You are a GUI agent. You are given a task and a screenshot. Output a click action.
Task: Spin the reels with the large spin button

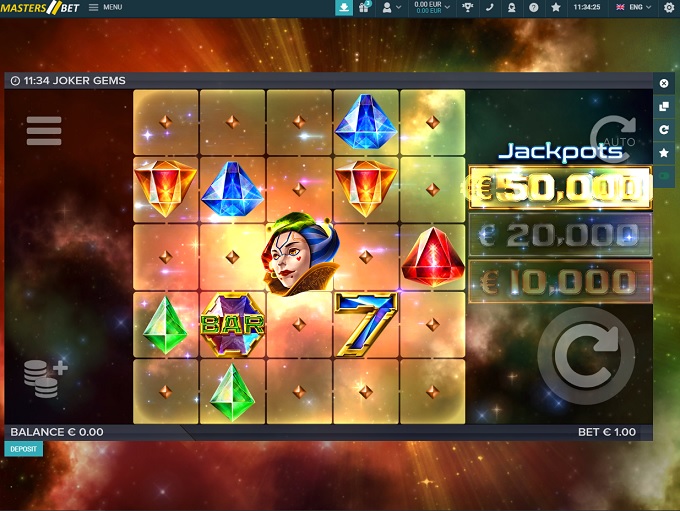coord(585,357)
